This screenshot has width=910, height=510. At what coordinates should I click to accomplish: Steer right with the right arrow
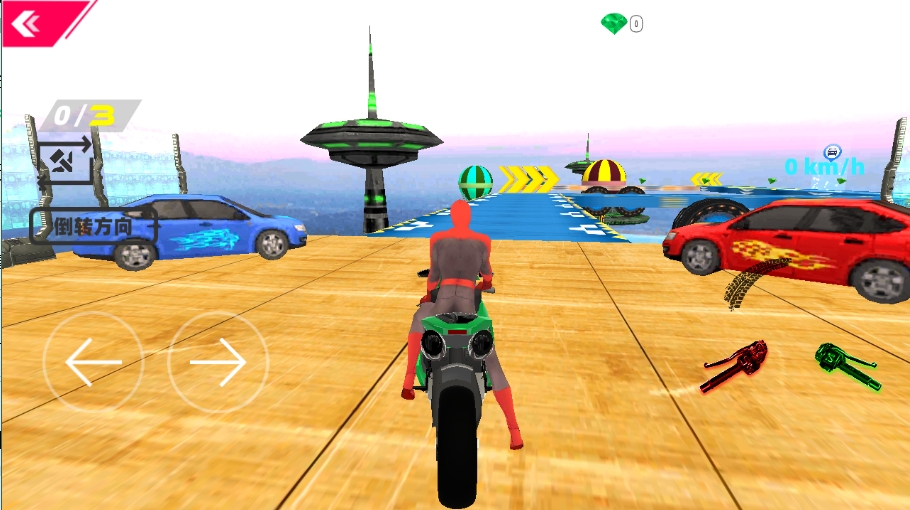pyautogui.click(x=218, y=362)
